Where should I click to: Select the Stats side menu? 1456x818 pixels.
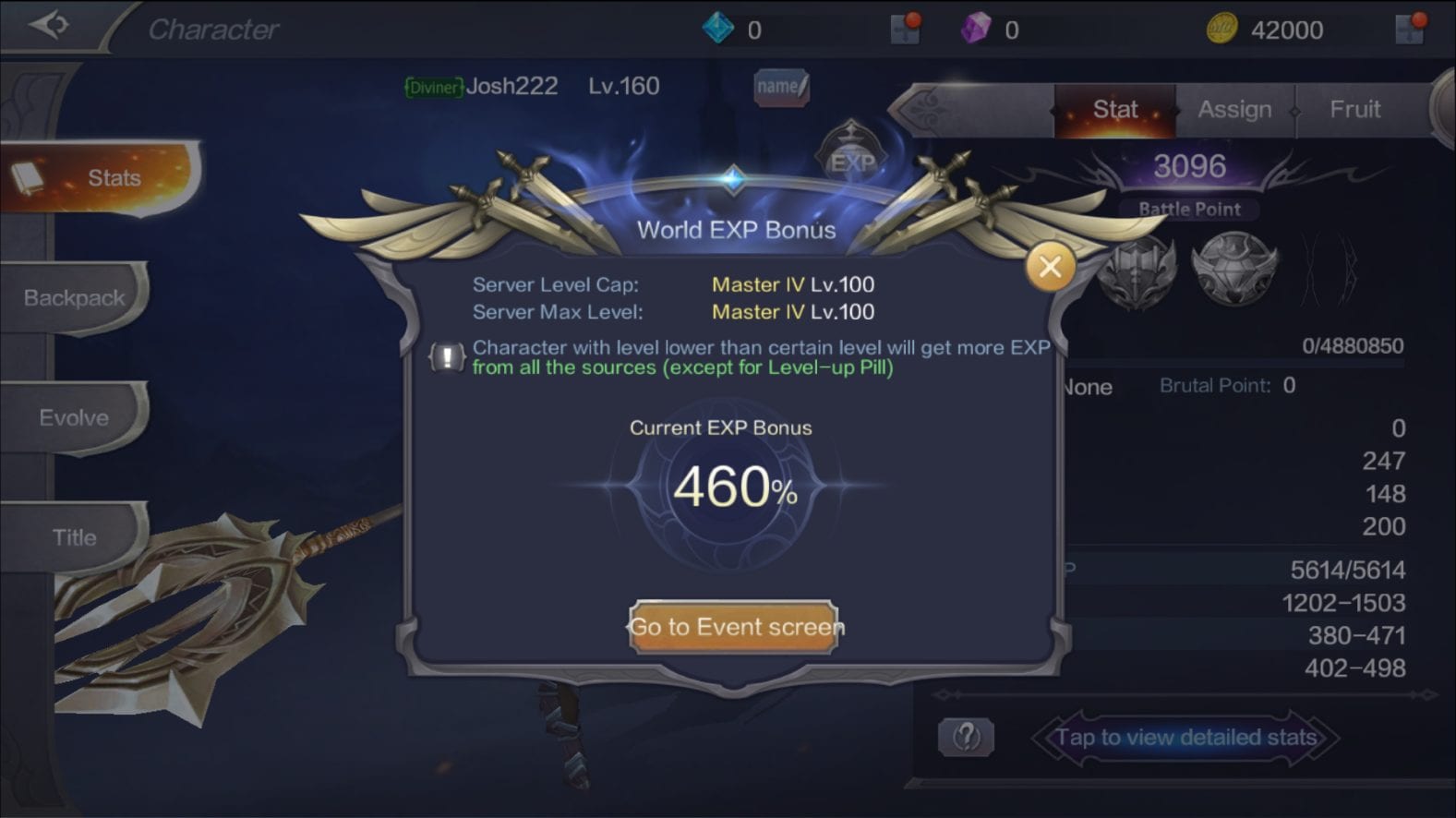pos(102,177)
